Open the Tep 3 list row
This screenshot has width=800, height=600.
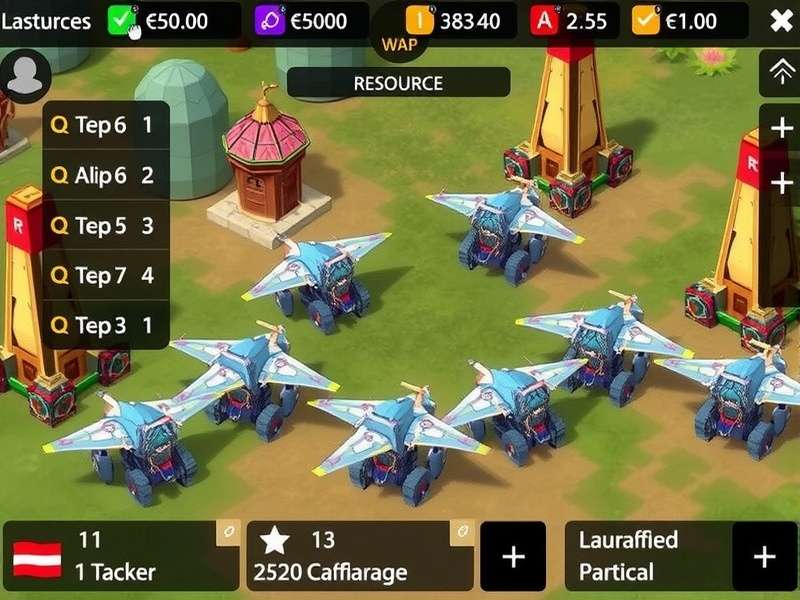[105, 325]
